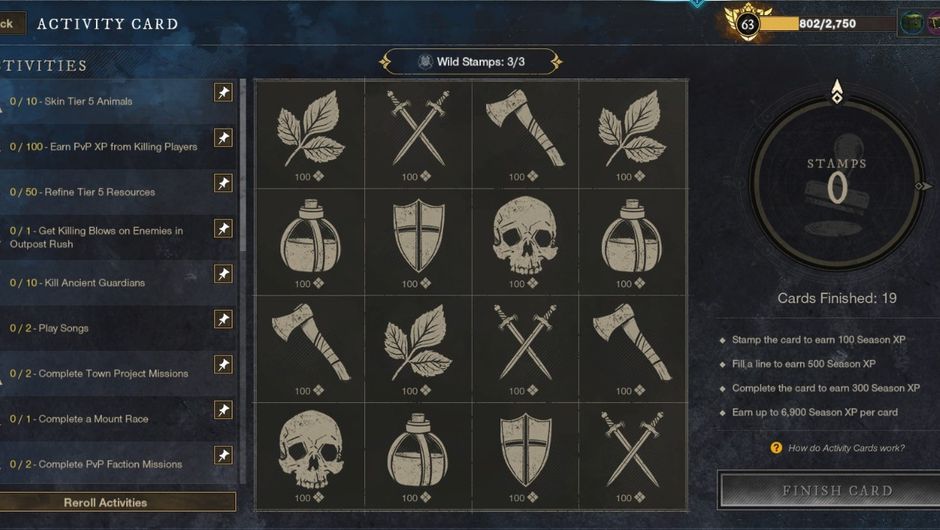Pin the Play Songs activity
Viewport: 940px width, 530px height.
point(223,320)
